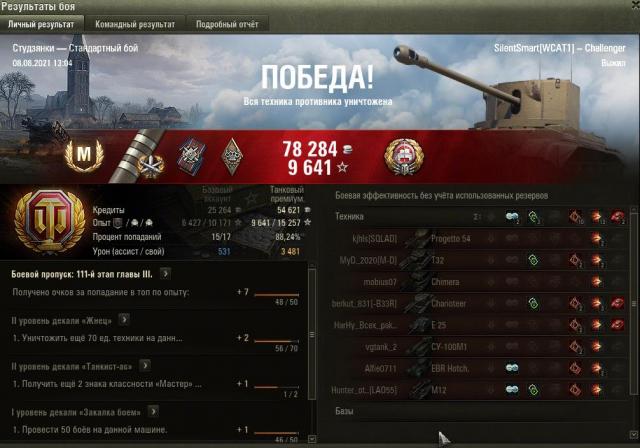Open details for the «Жнец» decal mission

tap(125, 320)
